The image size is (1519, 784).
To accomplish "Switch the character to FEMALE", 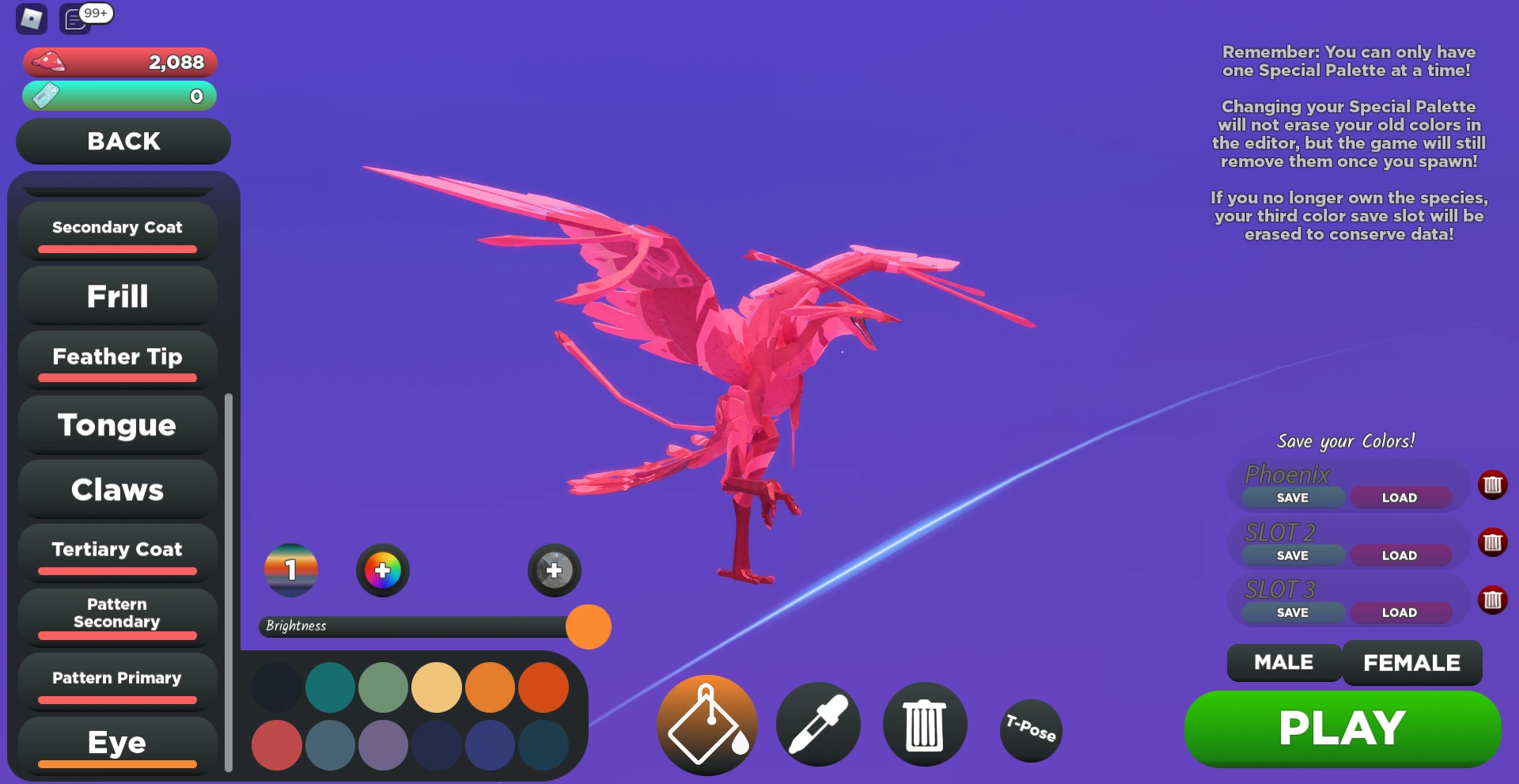I will (1412, 663).
